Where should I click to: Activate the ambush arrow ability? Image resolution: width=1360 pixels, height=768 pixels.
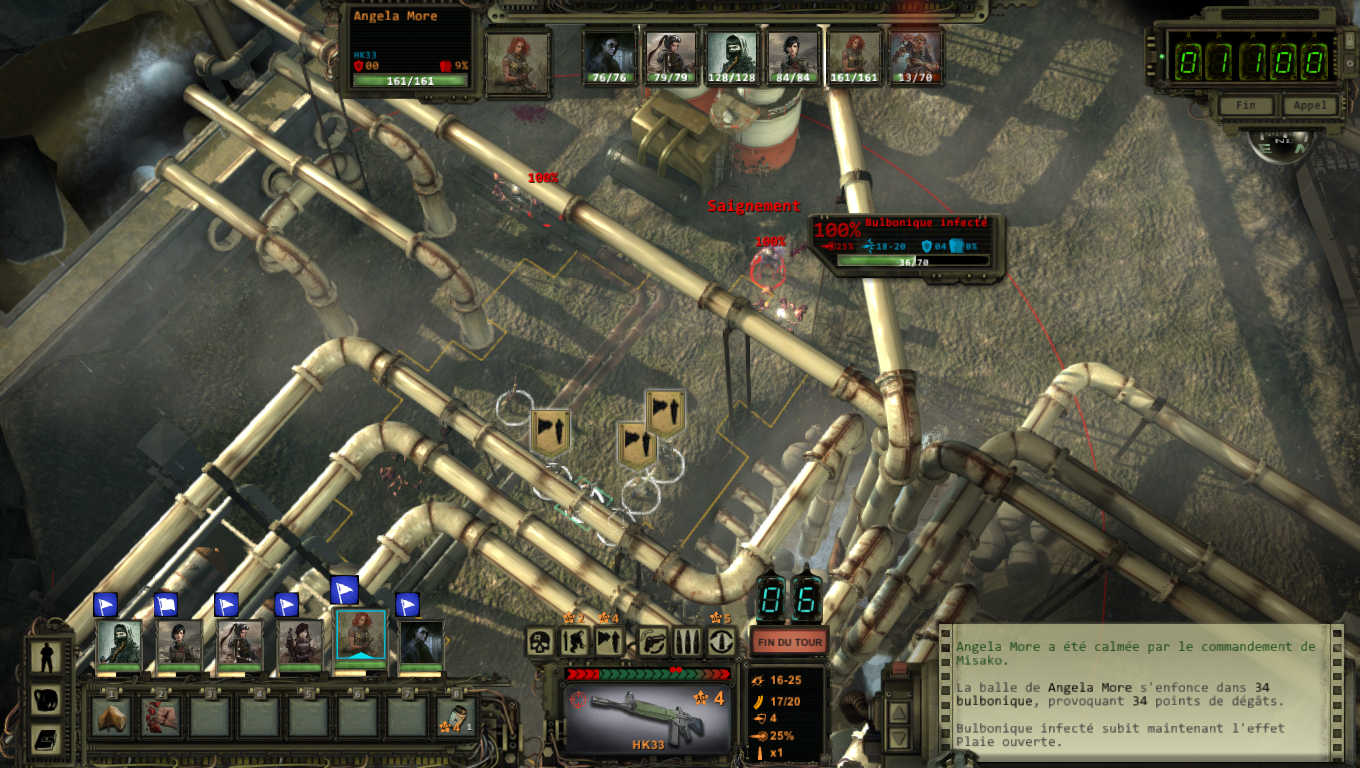pos(609,641)
